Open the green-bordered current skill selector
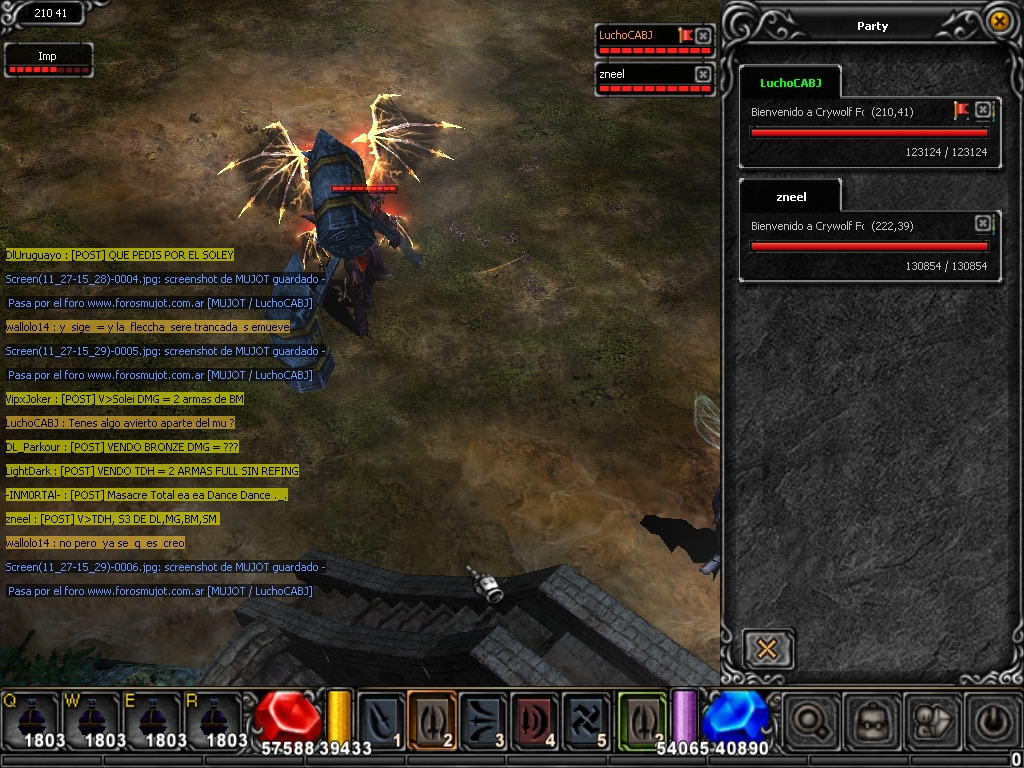1024x768 pixels. pyautogui.click(x=641, y=718)
